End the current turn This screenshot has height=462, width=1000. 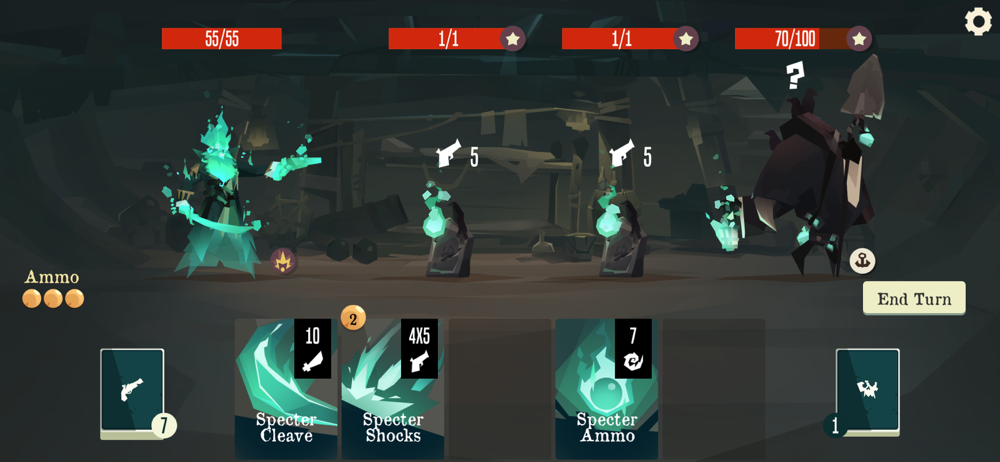point(914,298)
